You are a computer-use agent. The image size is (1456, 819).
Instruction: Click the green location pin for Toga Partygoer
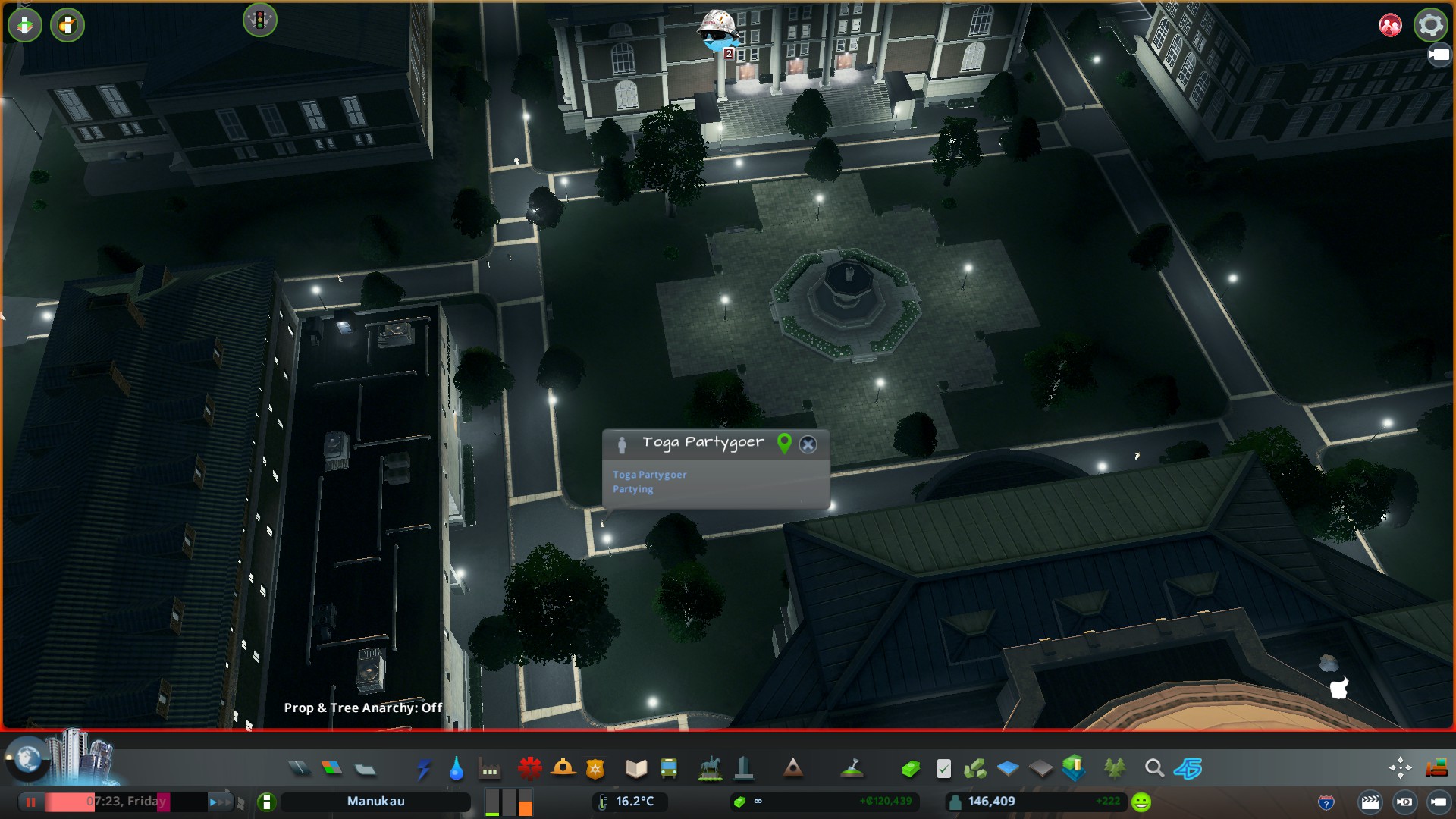click(784, 444)
